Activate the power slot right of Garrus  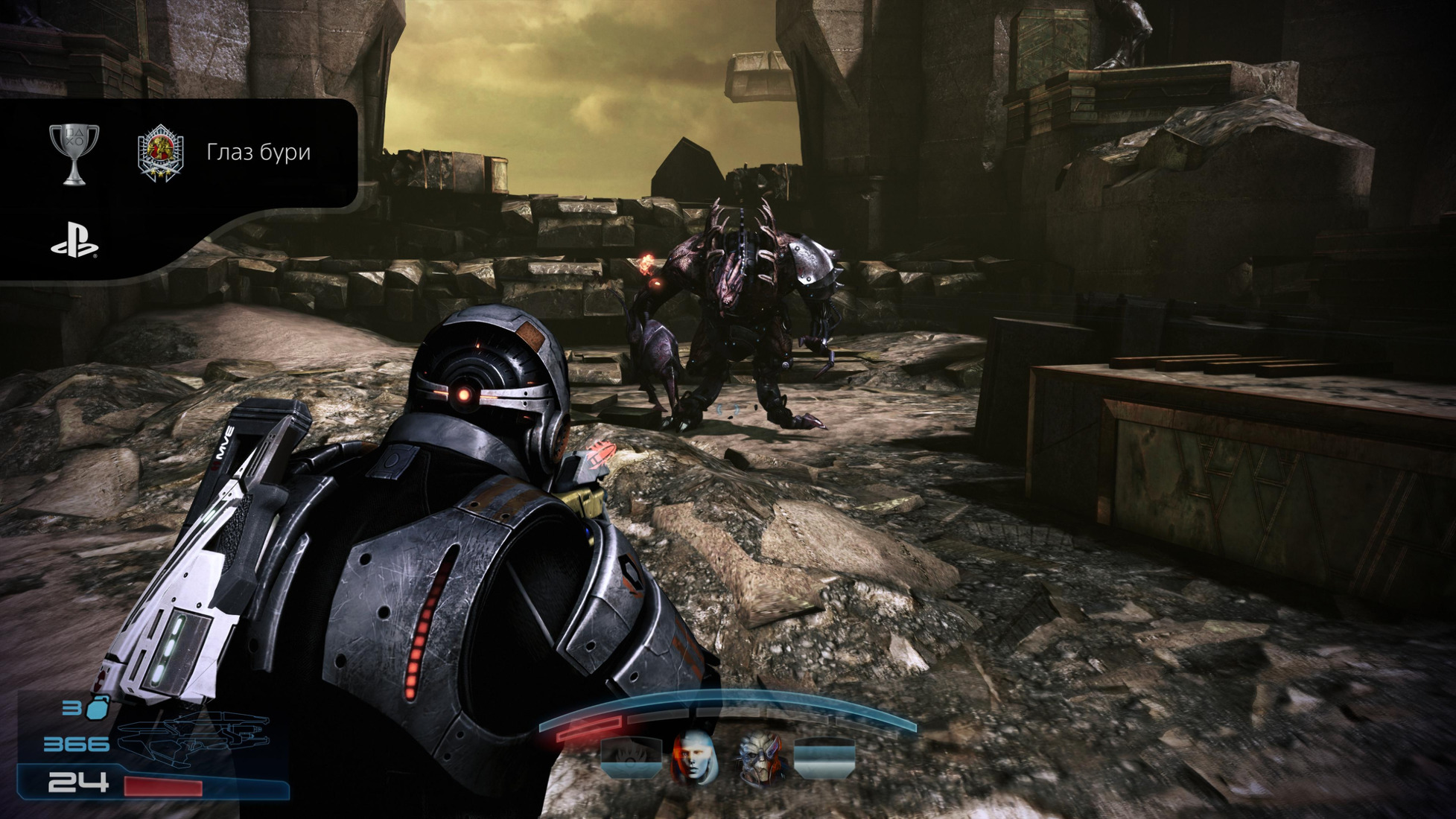point(824,757)
